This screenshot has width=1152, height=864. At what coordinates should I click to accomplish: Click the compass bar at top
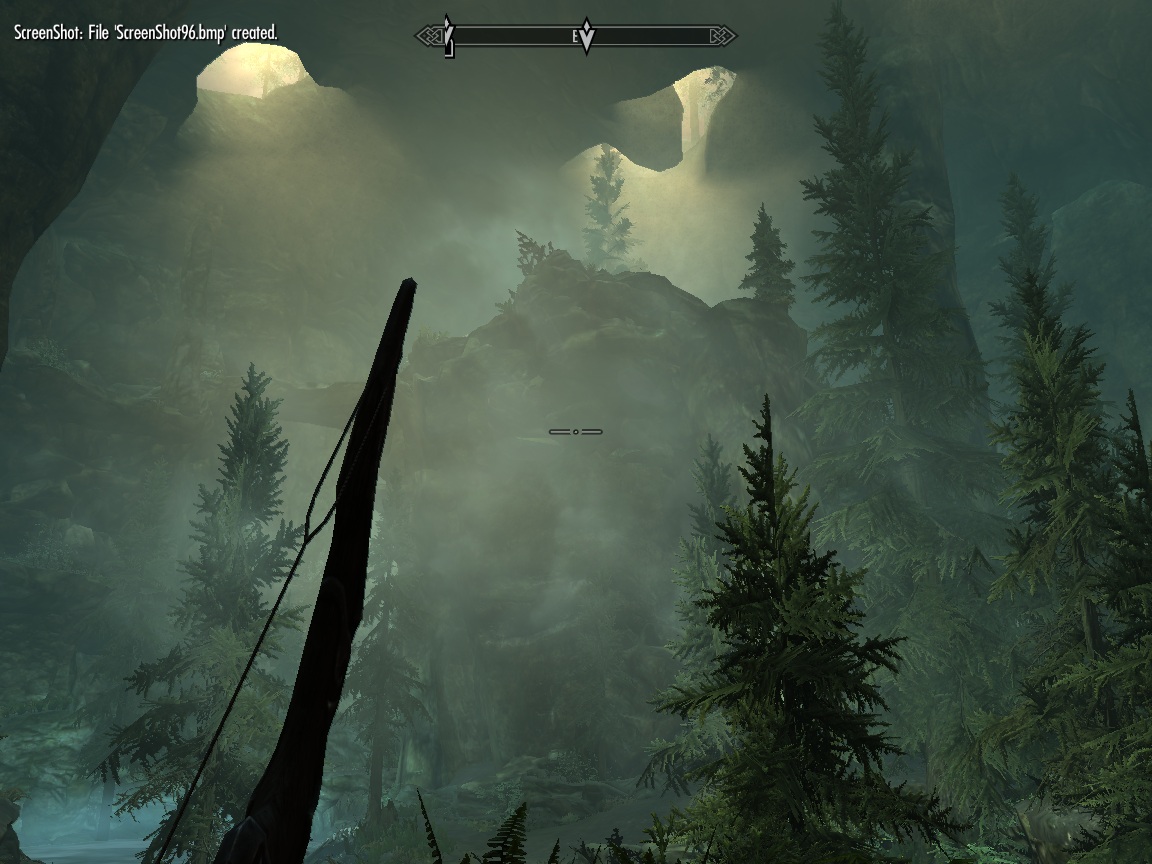[576, 37]
